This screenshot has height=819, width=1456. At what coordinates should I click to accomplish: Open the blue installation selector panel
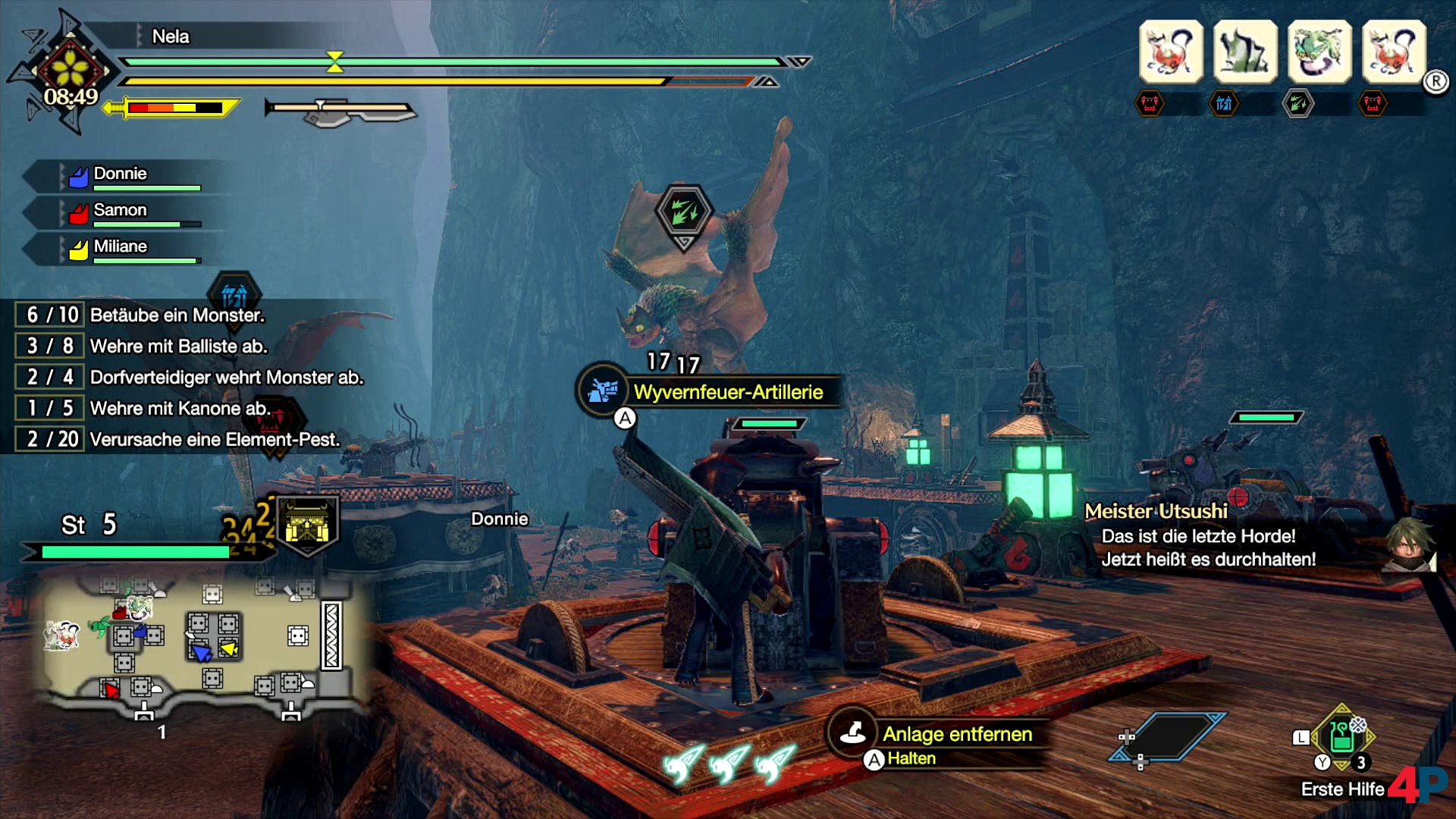(1168, 737)
